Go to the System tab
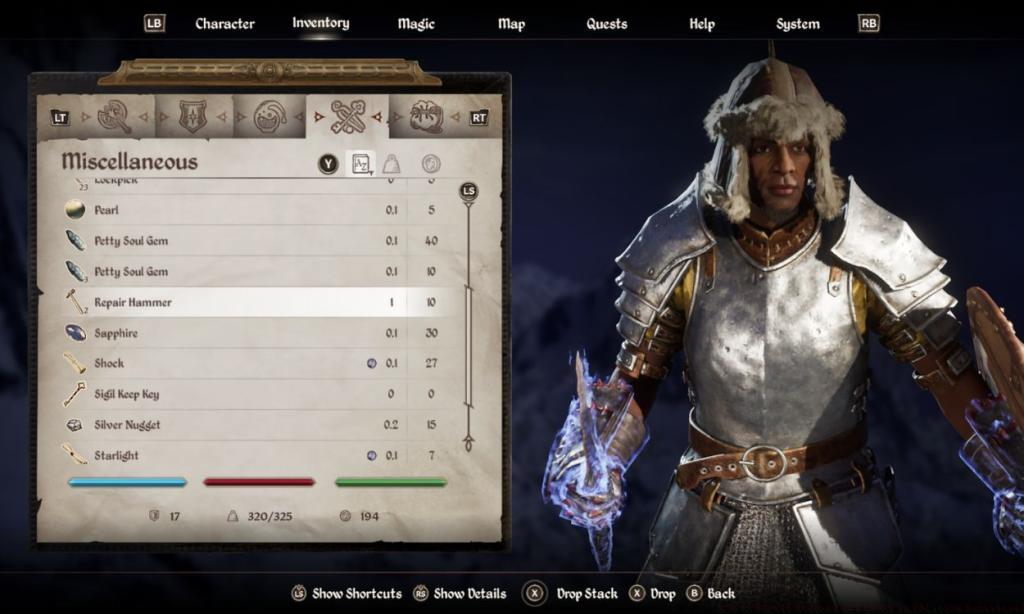The width and height of the screenshot is (1024, 614). (x=797, y=23)
